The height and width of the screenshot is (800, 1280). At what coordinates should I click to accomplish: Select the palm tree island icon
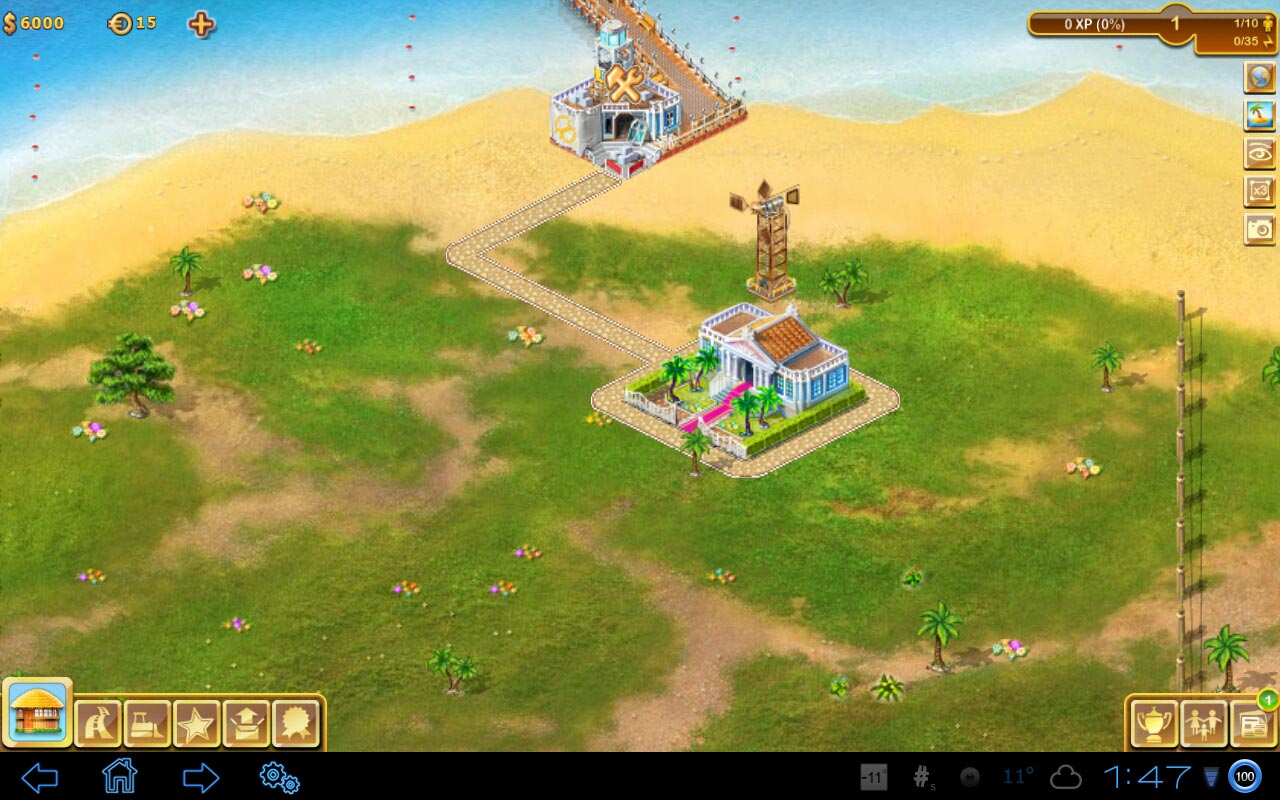pyautogui.click(x=1259, y=115)
